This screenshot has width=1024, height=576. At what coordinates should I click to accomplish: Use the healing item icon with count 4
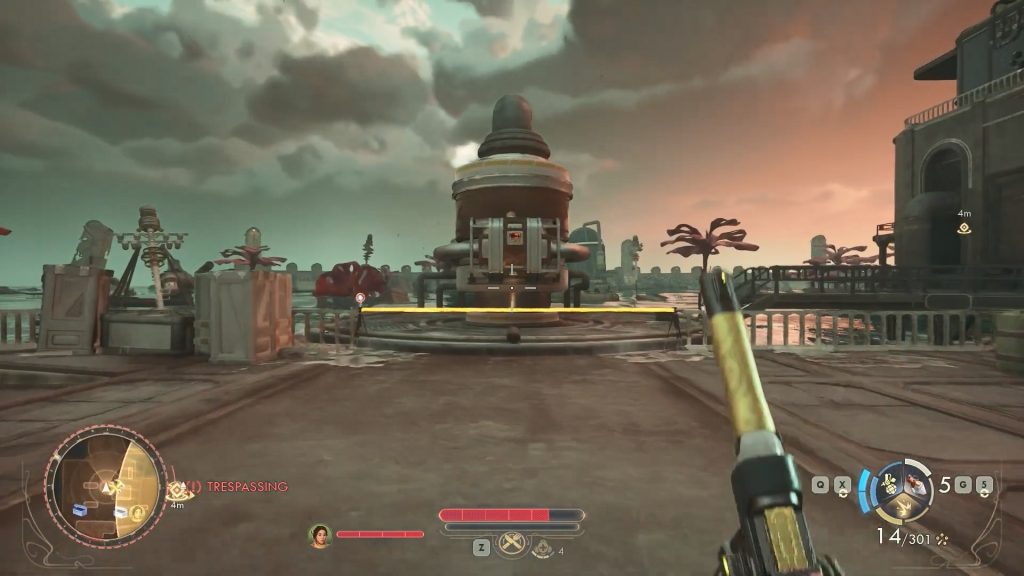point(542,547)
